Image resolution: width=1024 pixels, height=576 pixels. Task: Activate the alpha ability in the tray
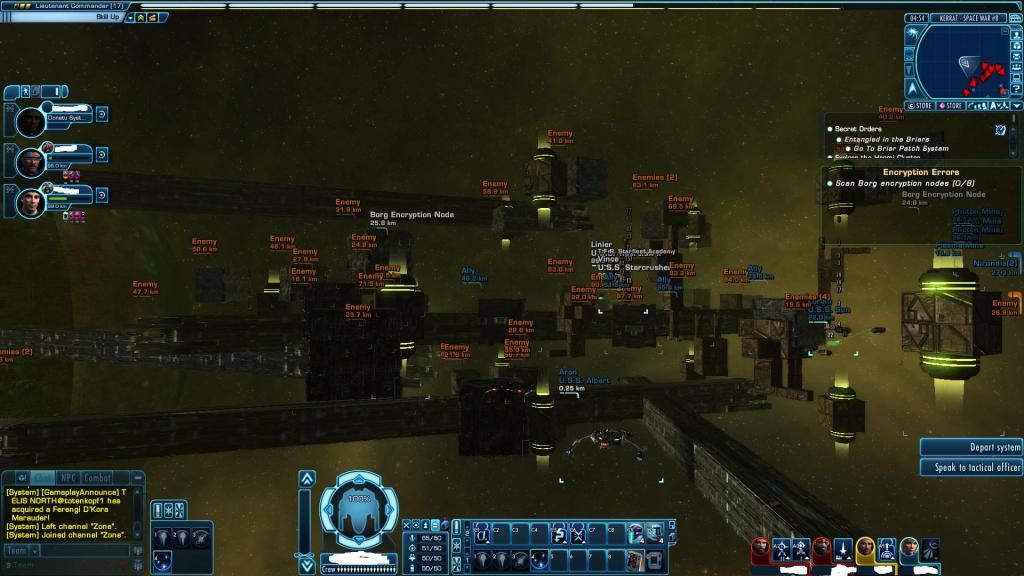click(x=480, y=534)
